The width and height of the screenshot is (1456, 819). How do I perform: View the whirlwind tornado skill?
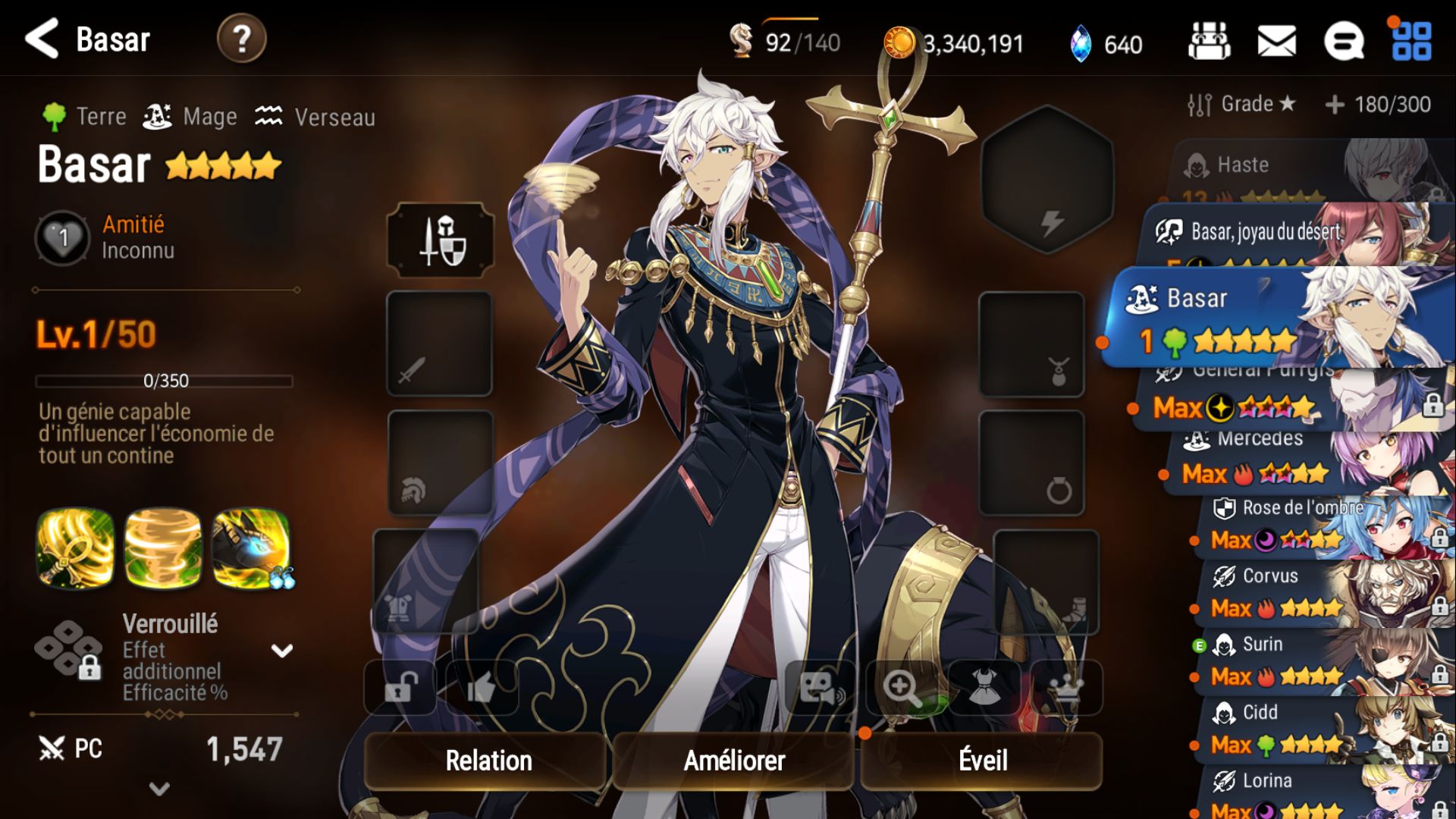click(x=163, y=548)
